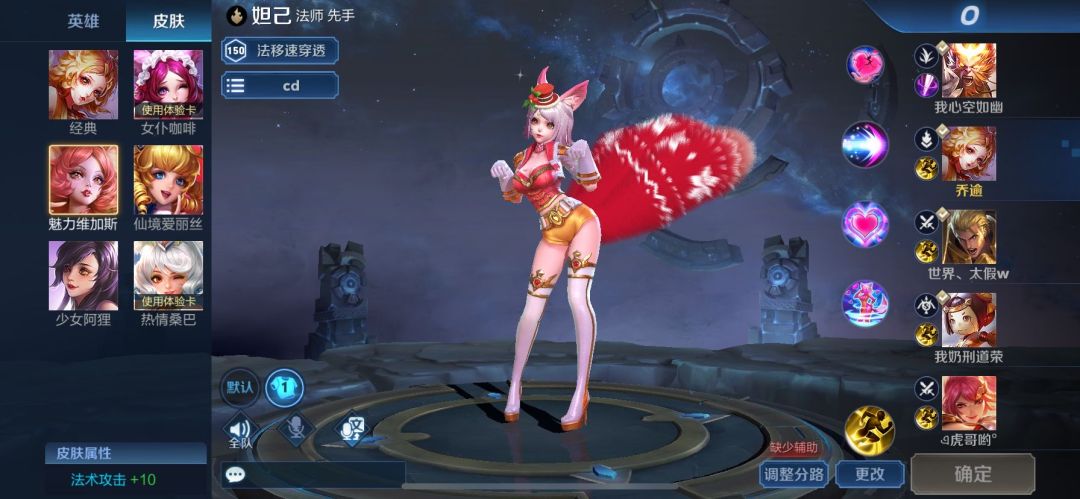This screenshot has height=499, width=1080.
Task: Confirm selection with the 确定 button
Action: click(972, 474)
